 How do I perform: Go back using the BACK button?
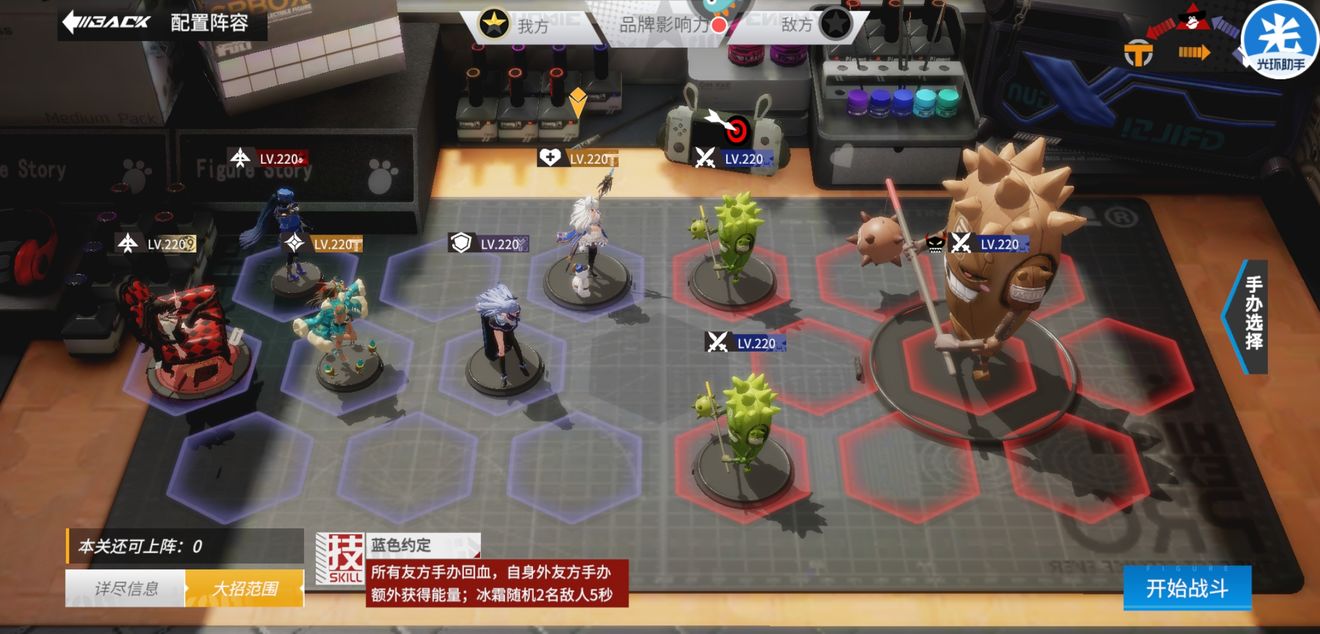[x=106, y=22]
